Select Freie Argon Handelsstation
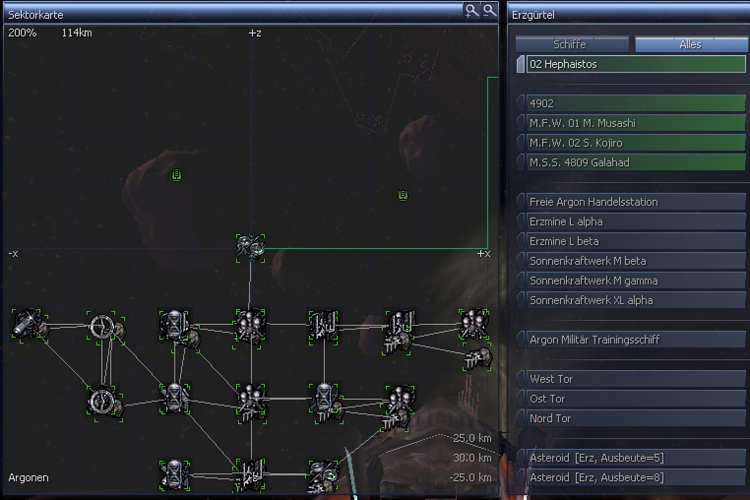The width and height of the screenshot is (750, 500). tap(635, 202)
